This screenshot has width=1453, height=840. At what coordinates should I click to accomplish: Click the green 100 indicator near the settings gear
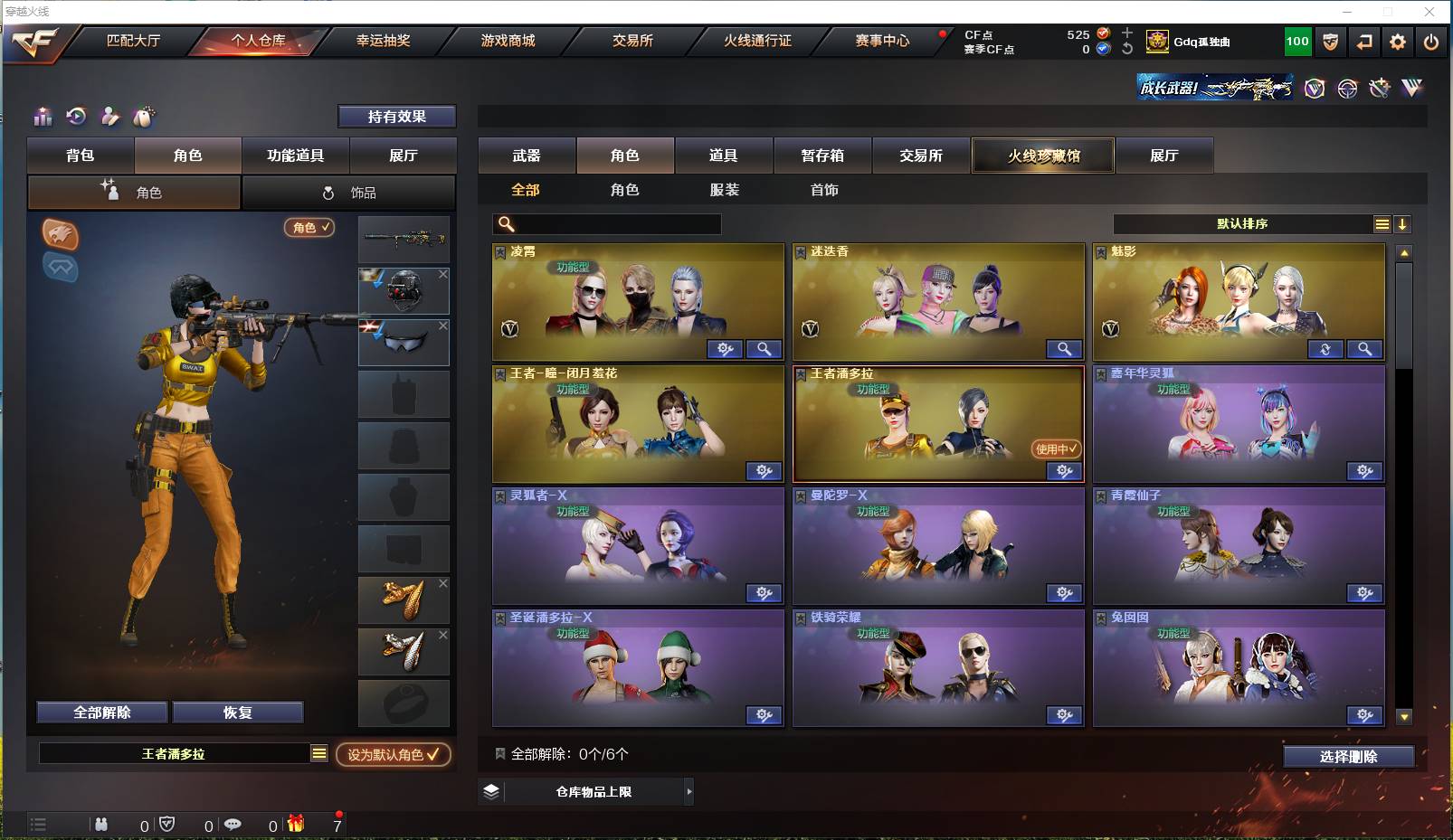[1296, 41]
